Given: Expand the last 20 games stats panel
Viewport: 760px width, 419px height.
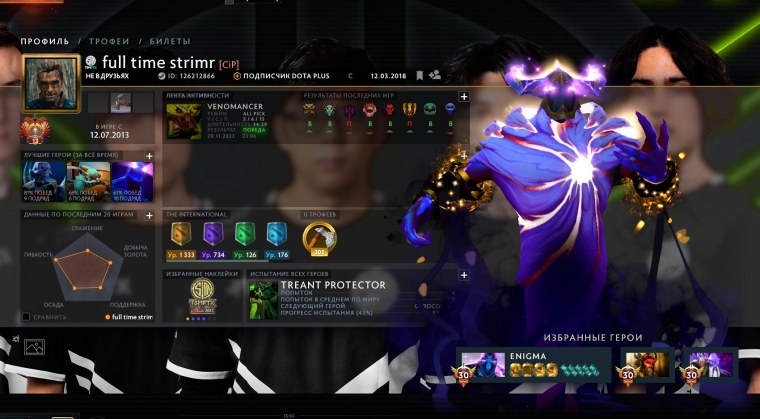Looking at the screenshot, I should tap(149, 214).
